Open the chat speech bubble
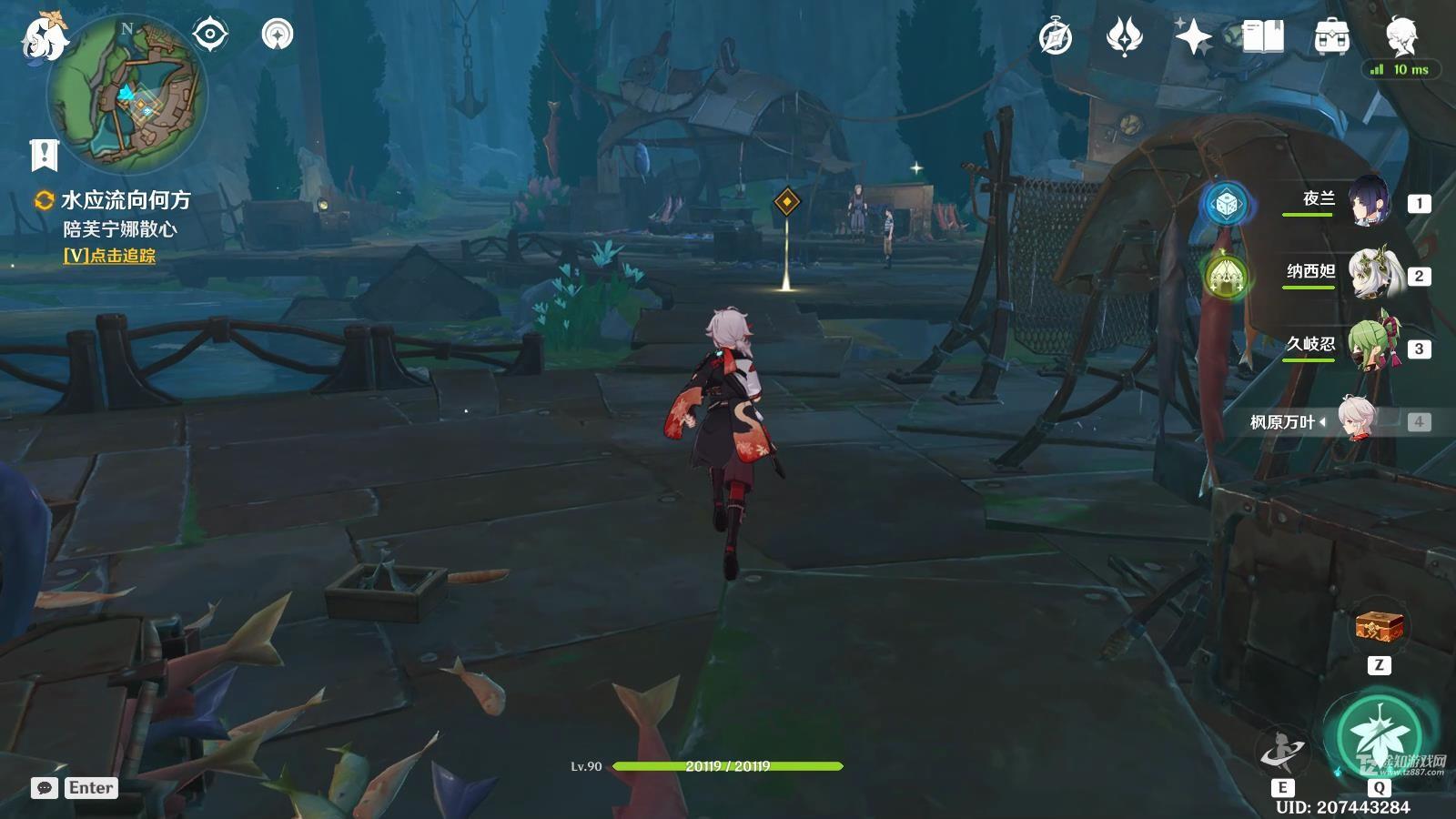 click(45, 788)
